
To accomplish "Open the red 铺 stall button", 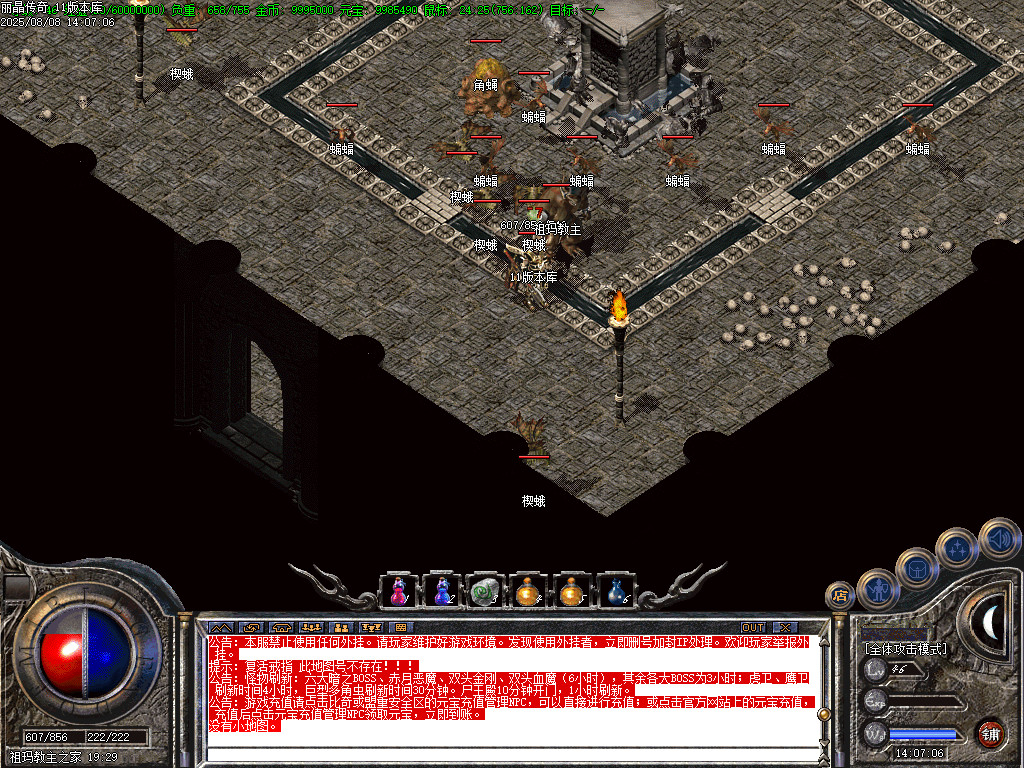I will click(x=990, y=733).
